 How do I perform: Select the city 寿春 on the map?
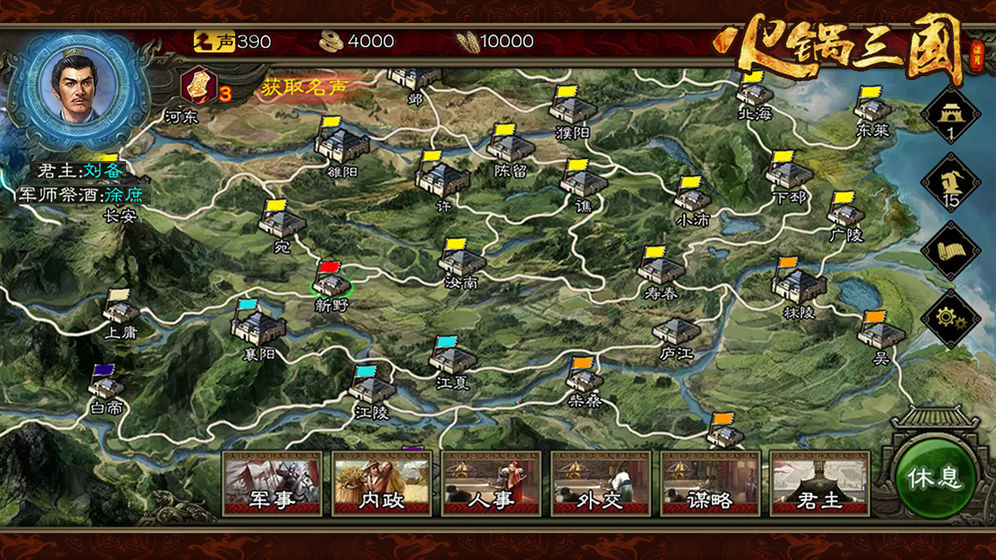tap(662, 270)
